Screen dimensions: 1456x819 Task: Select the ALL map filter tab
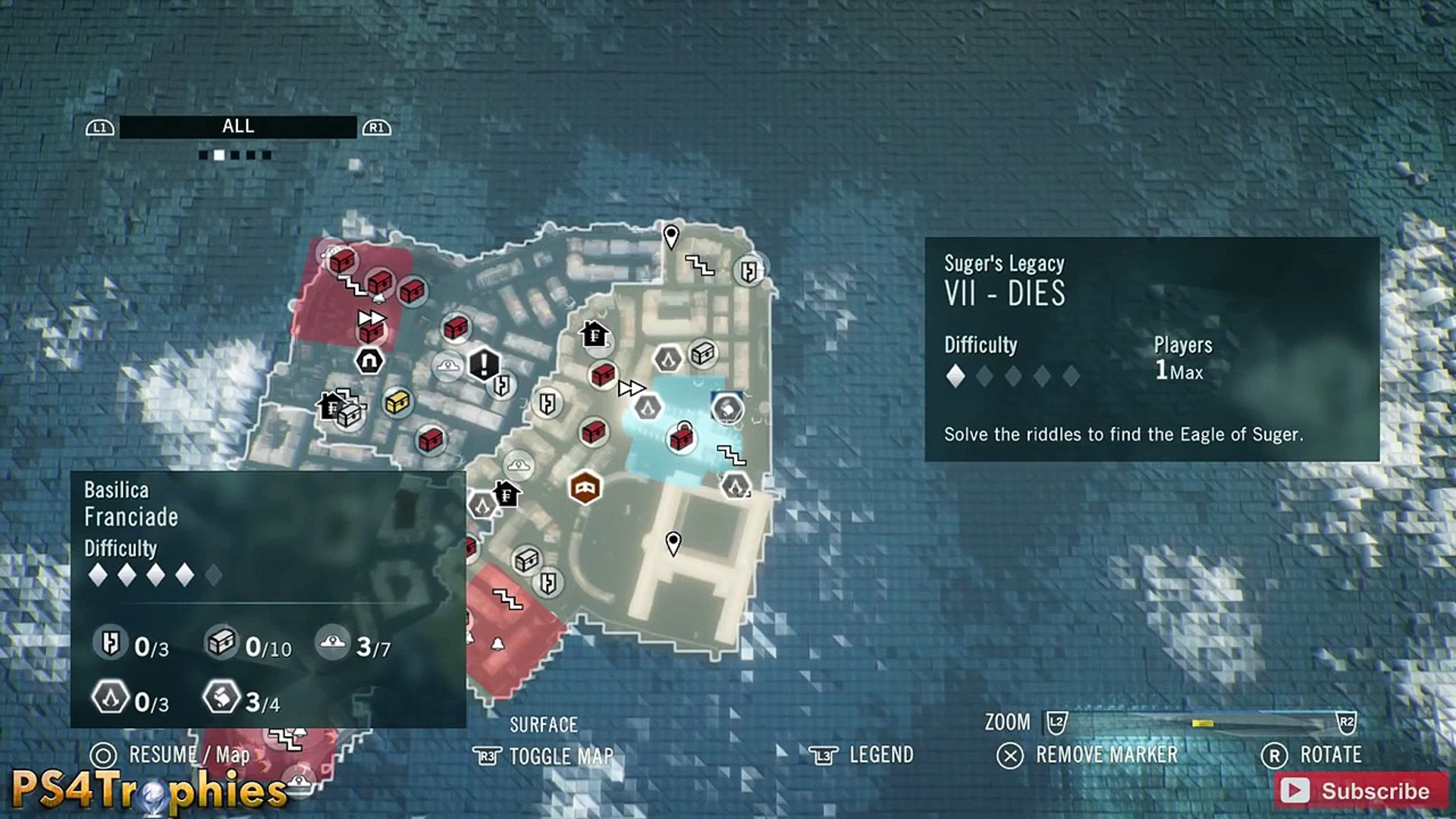(238, 127)
